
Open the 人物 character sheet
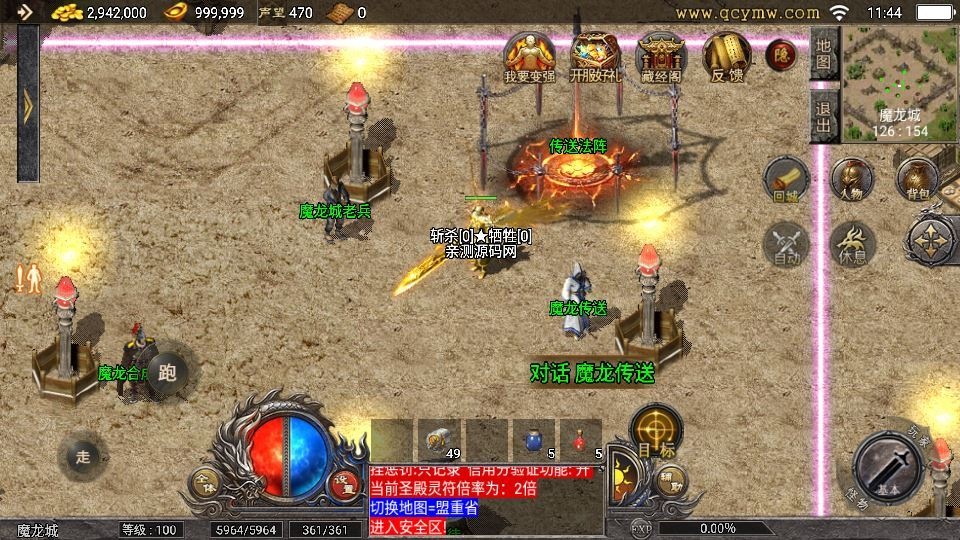(852, 180)
